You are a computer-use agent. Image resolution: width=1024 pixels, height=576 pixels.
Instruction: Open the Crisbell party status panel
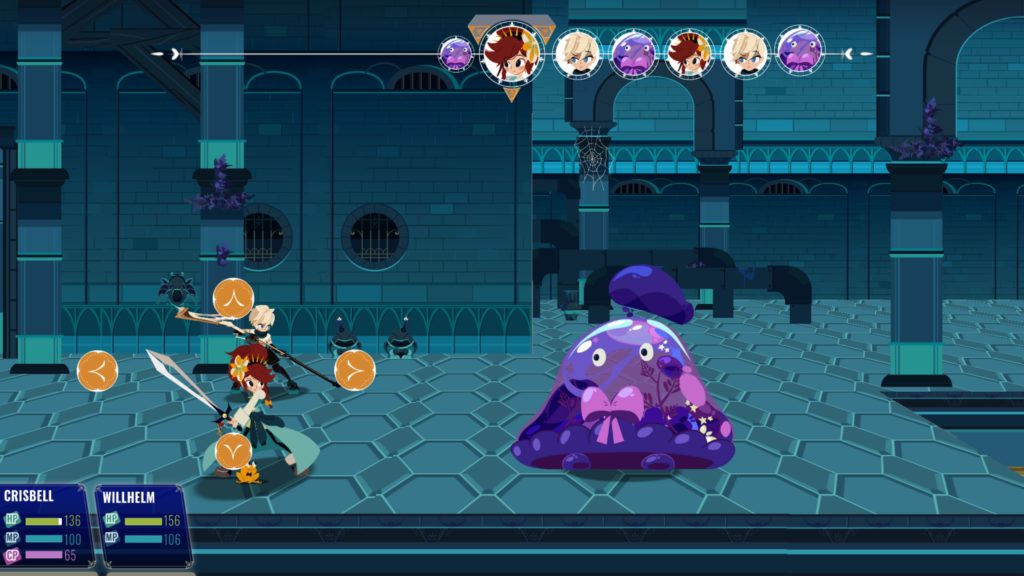pos(45,525)
